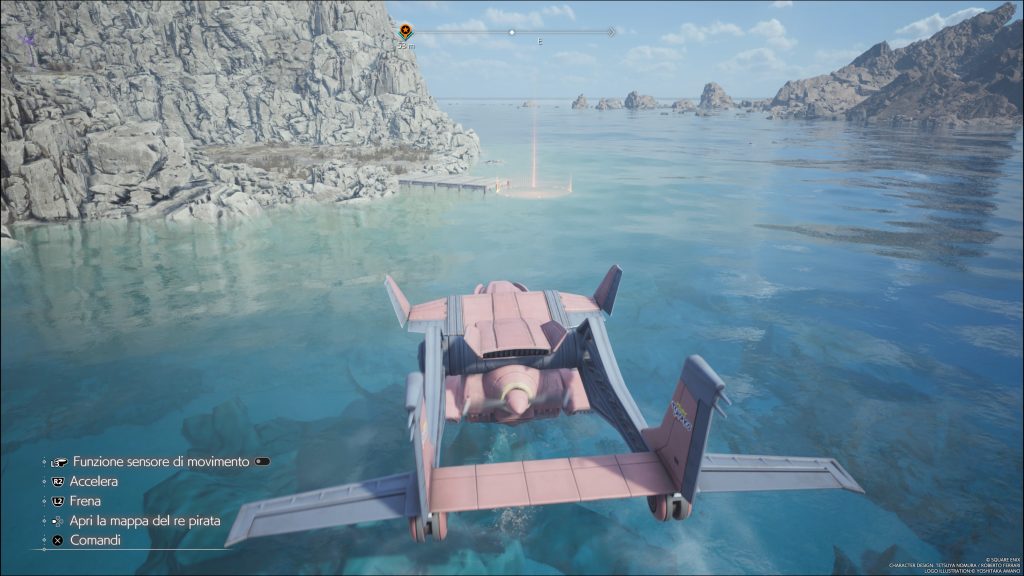The image size is (1024, 576).
Task: Click the orange star objective marker
Action: (405, 31)
